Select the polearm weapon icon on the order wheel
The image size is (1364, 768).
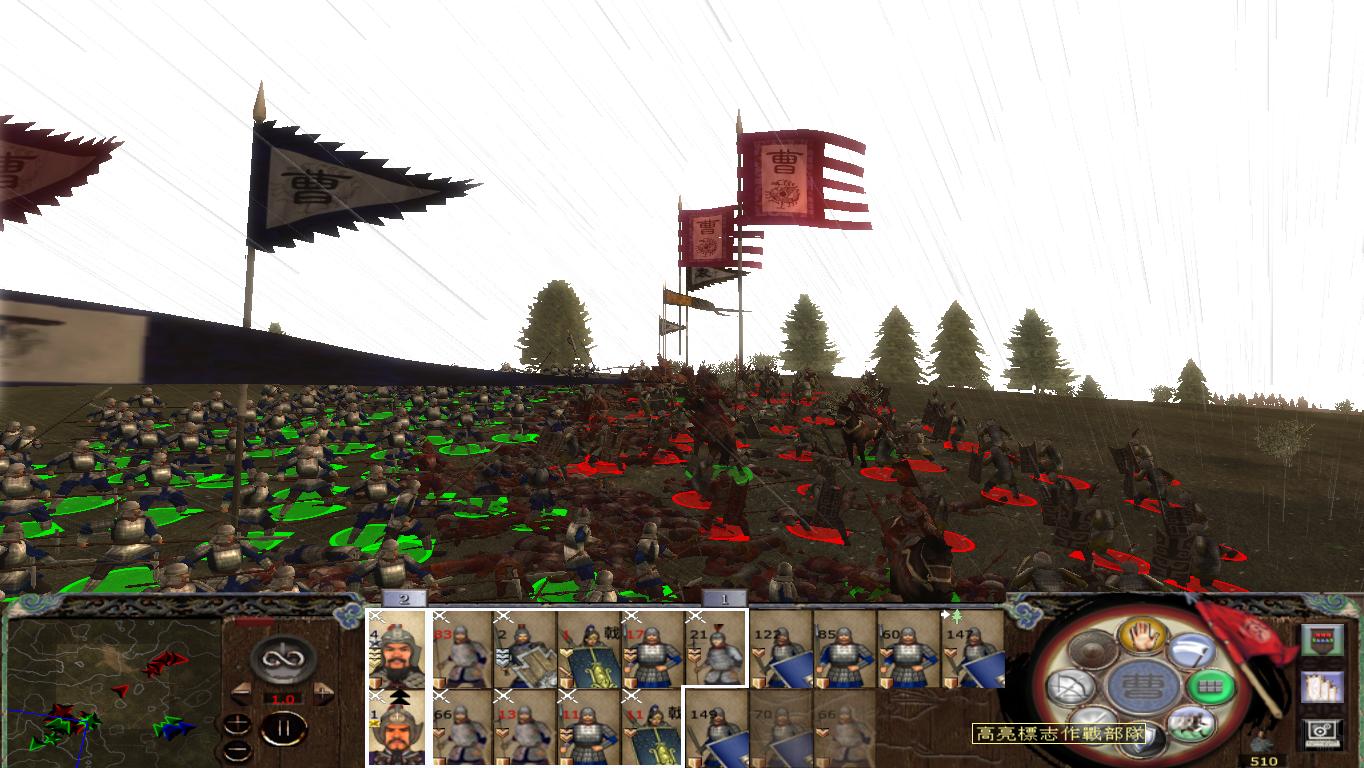[x=1193, y=651]
